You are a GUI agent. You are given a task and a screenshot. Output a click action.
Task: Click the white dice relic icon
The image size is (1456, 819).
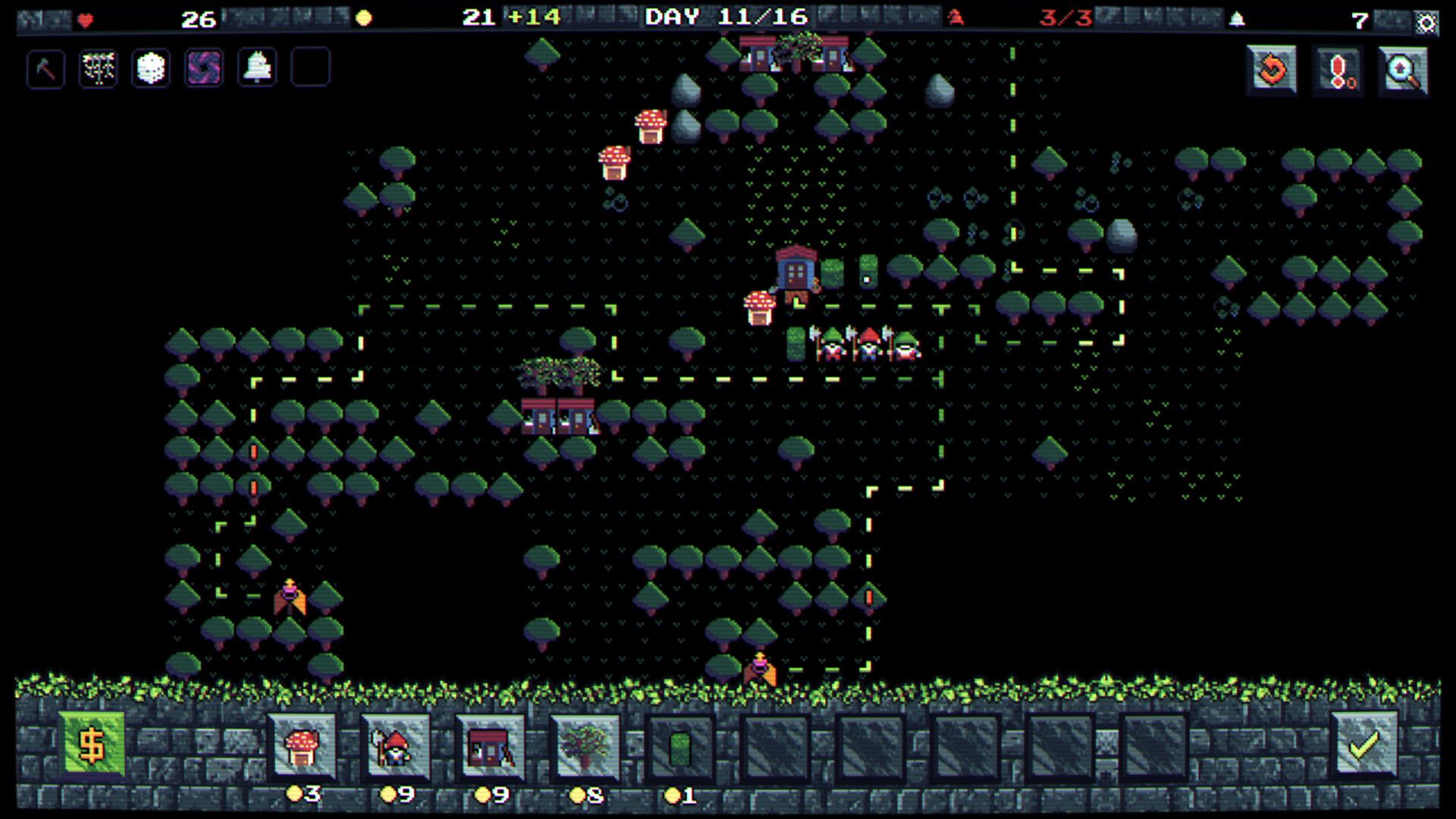[151, 68]
